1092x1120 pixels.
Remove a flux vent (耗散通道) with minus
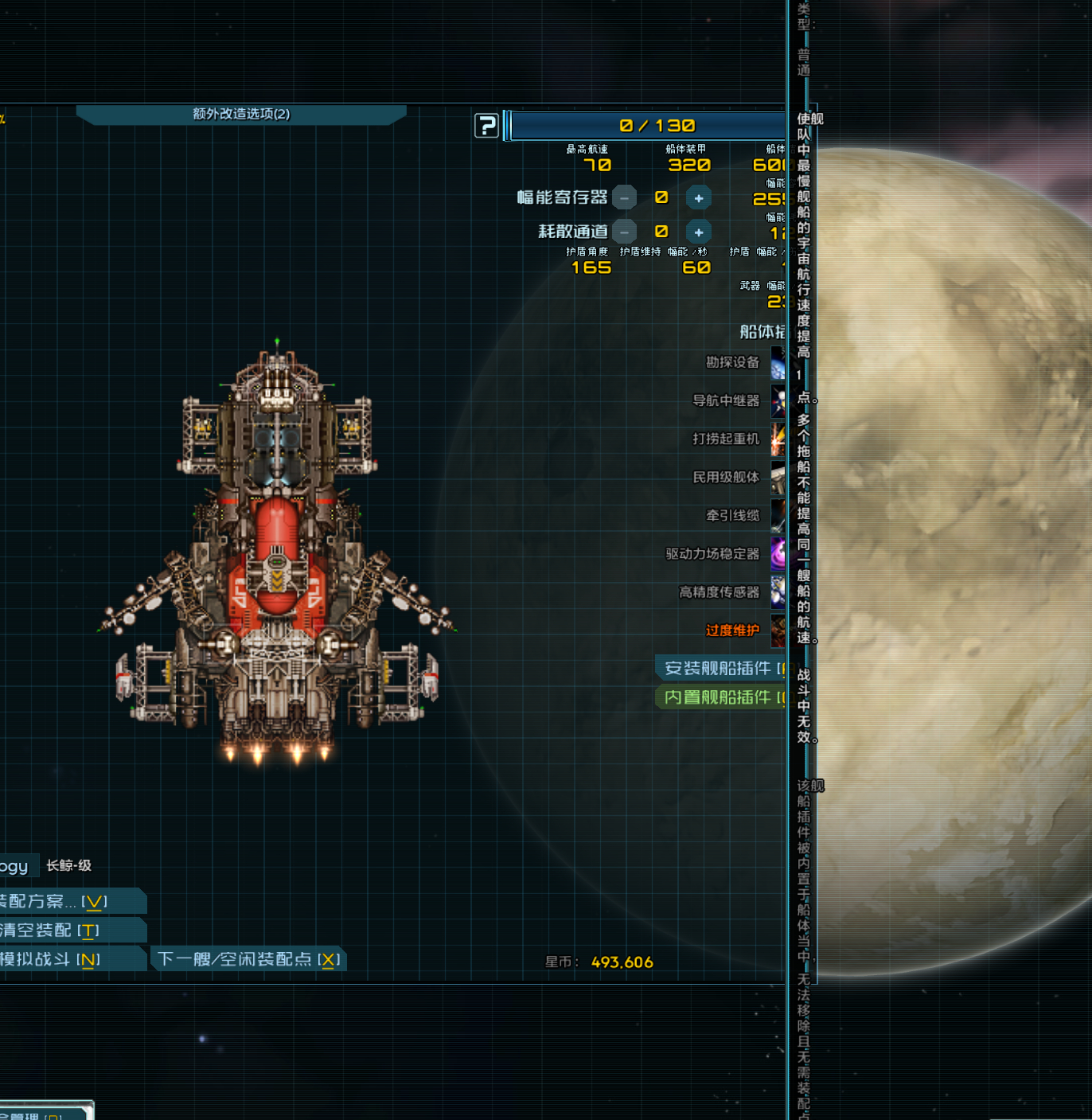[x=625, y=232]
